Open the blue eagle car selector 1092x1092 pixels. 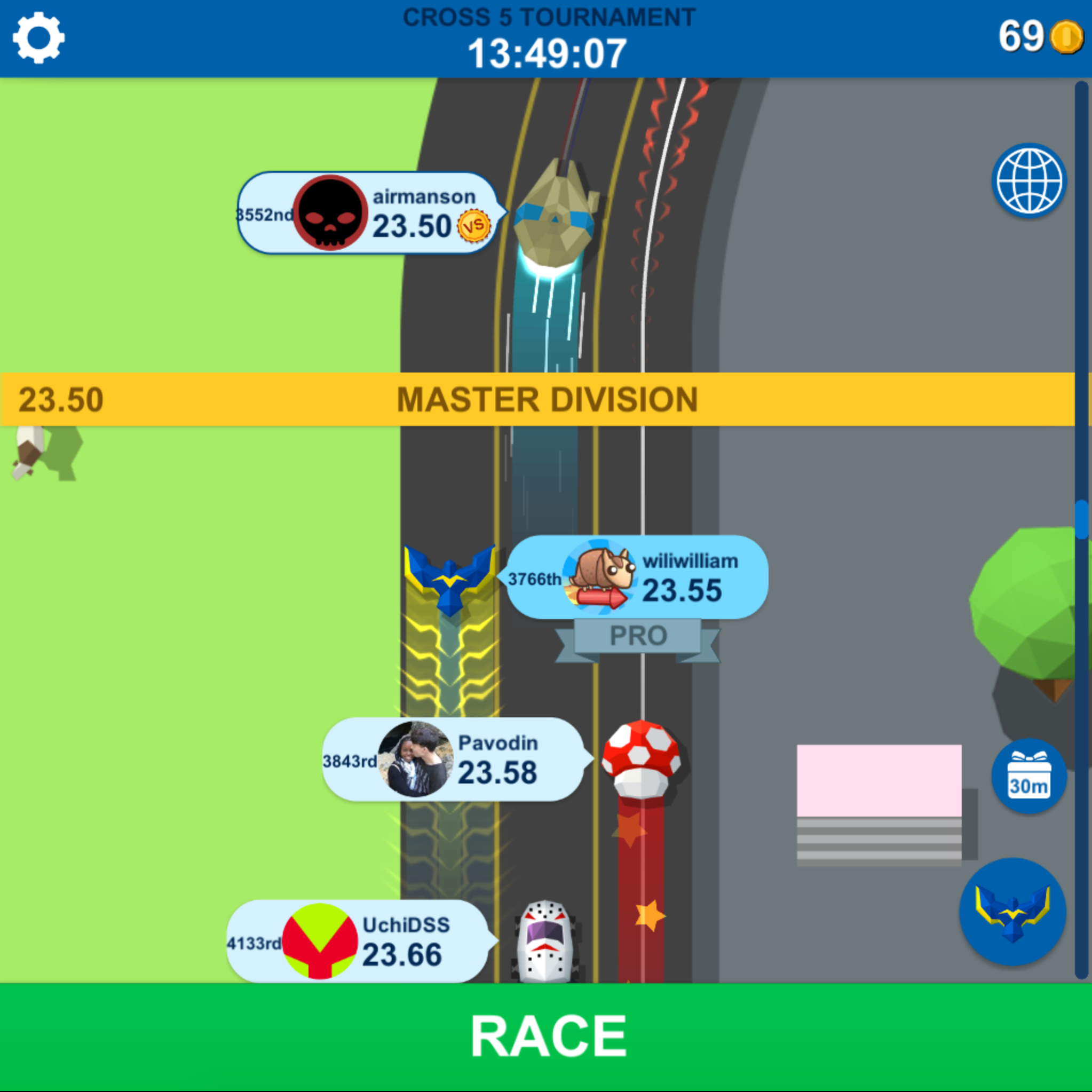pos(1012,911)
